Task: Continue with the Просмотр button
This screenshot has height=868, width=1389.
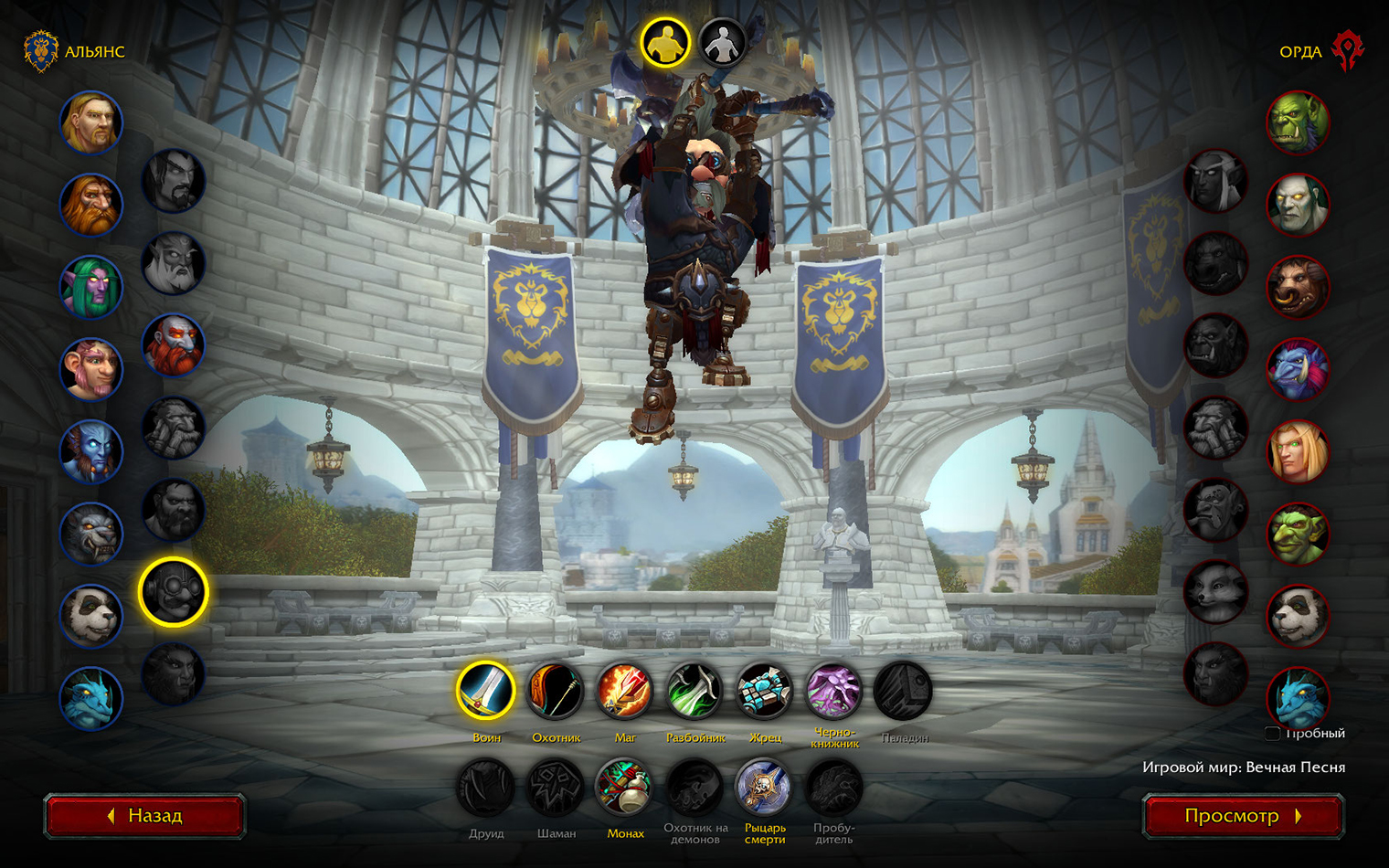Action: (1243, 816)
